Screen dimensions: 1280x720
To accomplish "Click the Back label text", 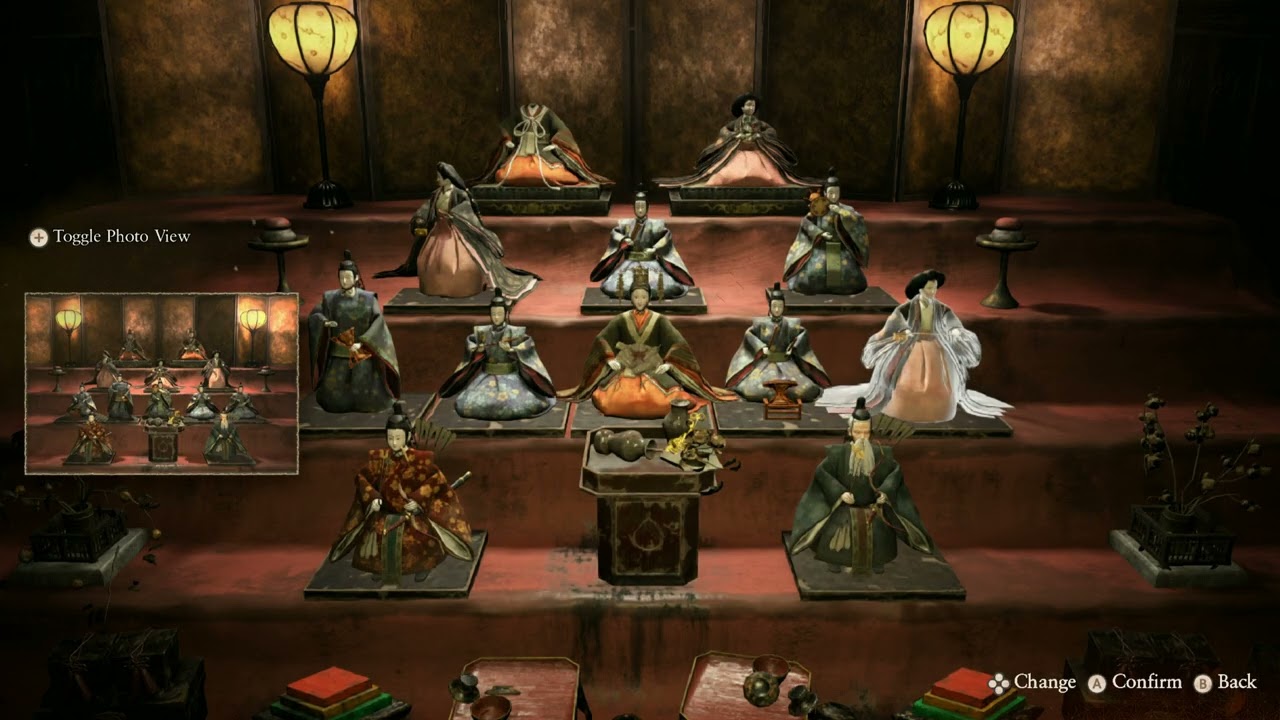I will click(1237, 683).
